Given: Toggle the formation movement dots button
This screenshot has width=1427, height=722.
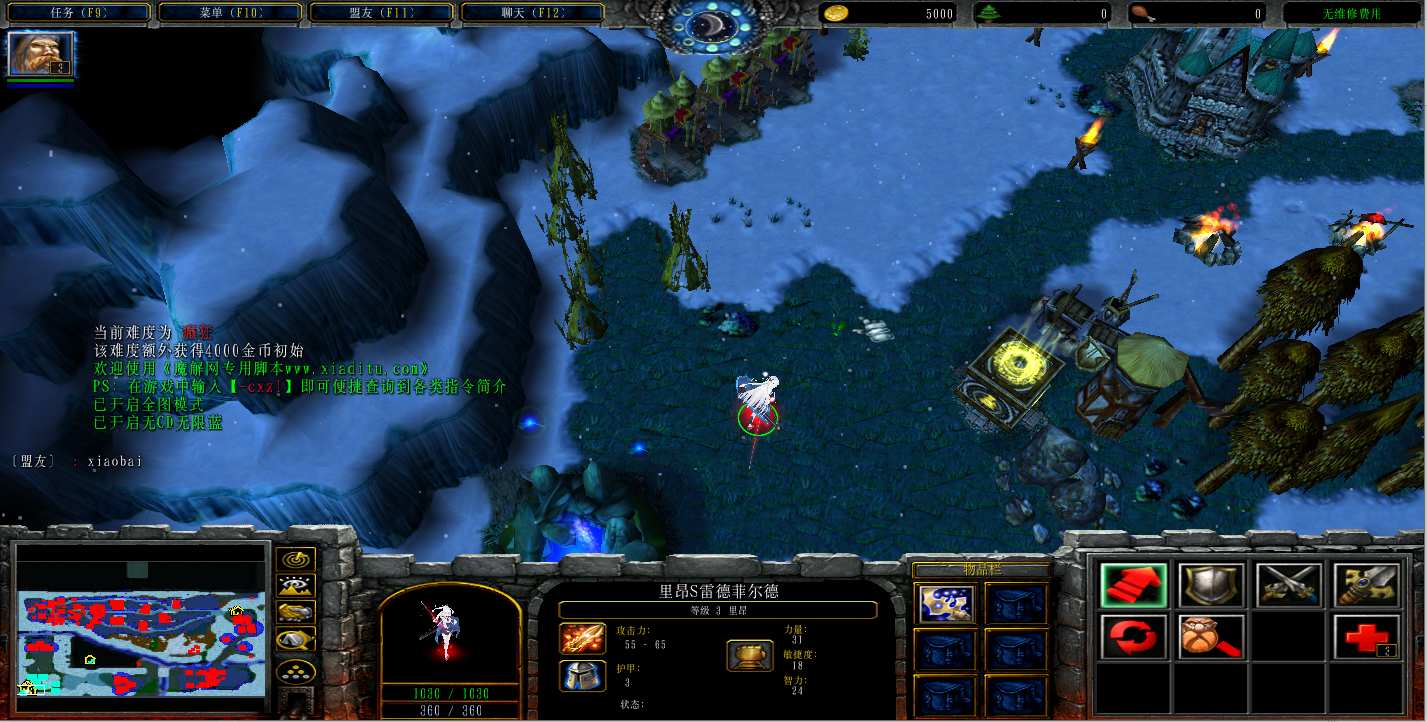Looking at the screenshot, I should [x=296, y=669].
